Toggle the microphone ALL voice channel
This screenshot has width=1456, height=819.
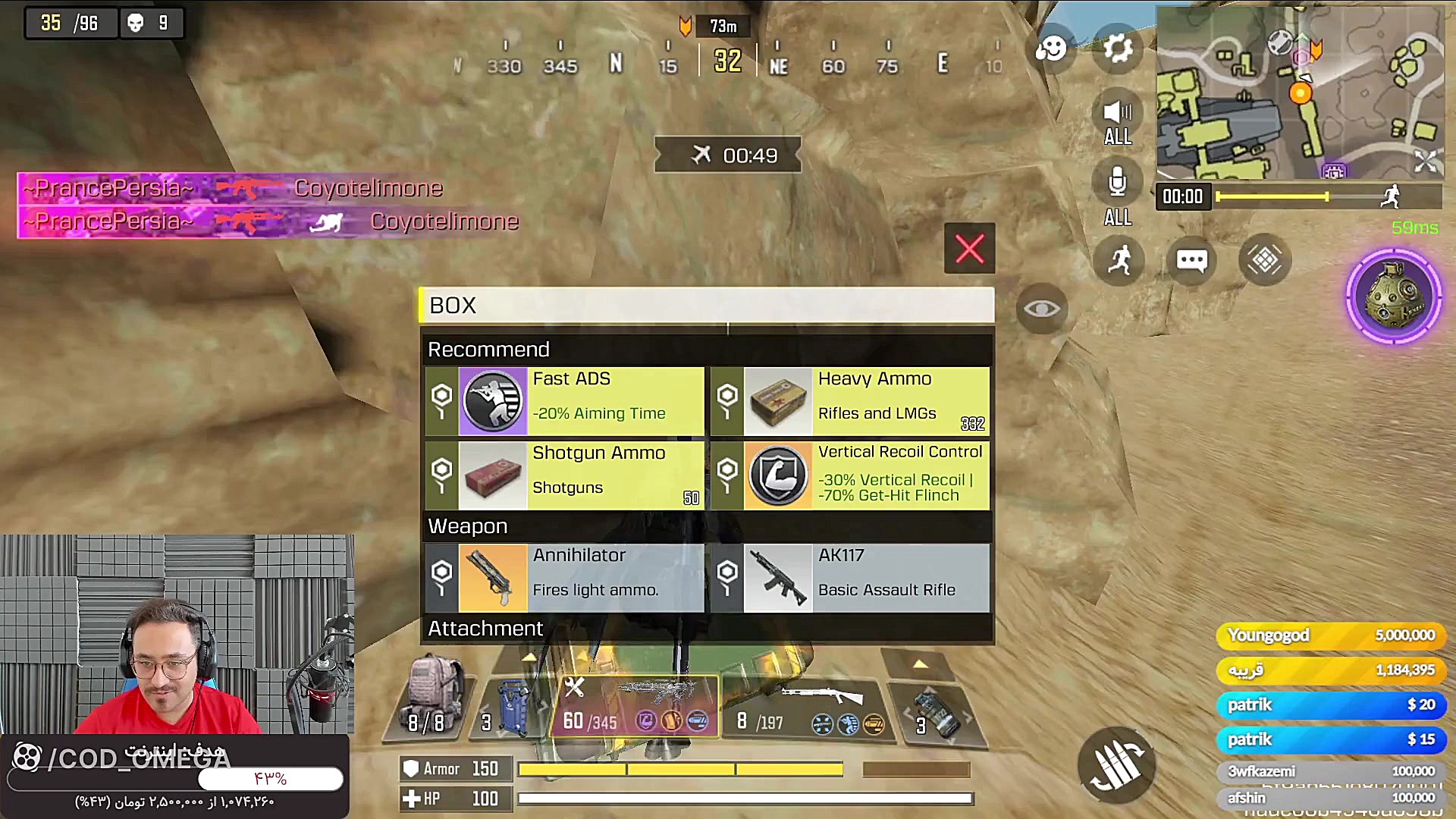point(1117,193)
